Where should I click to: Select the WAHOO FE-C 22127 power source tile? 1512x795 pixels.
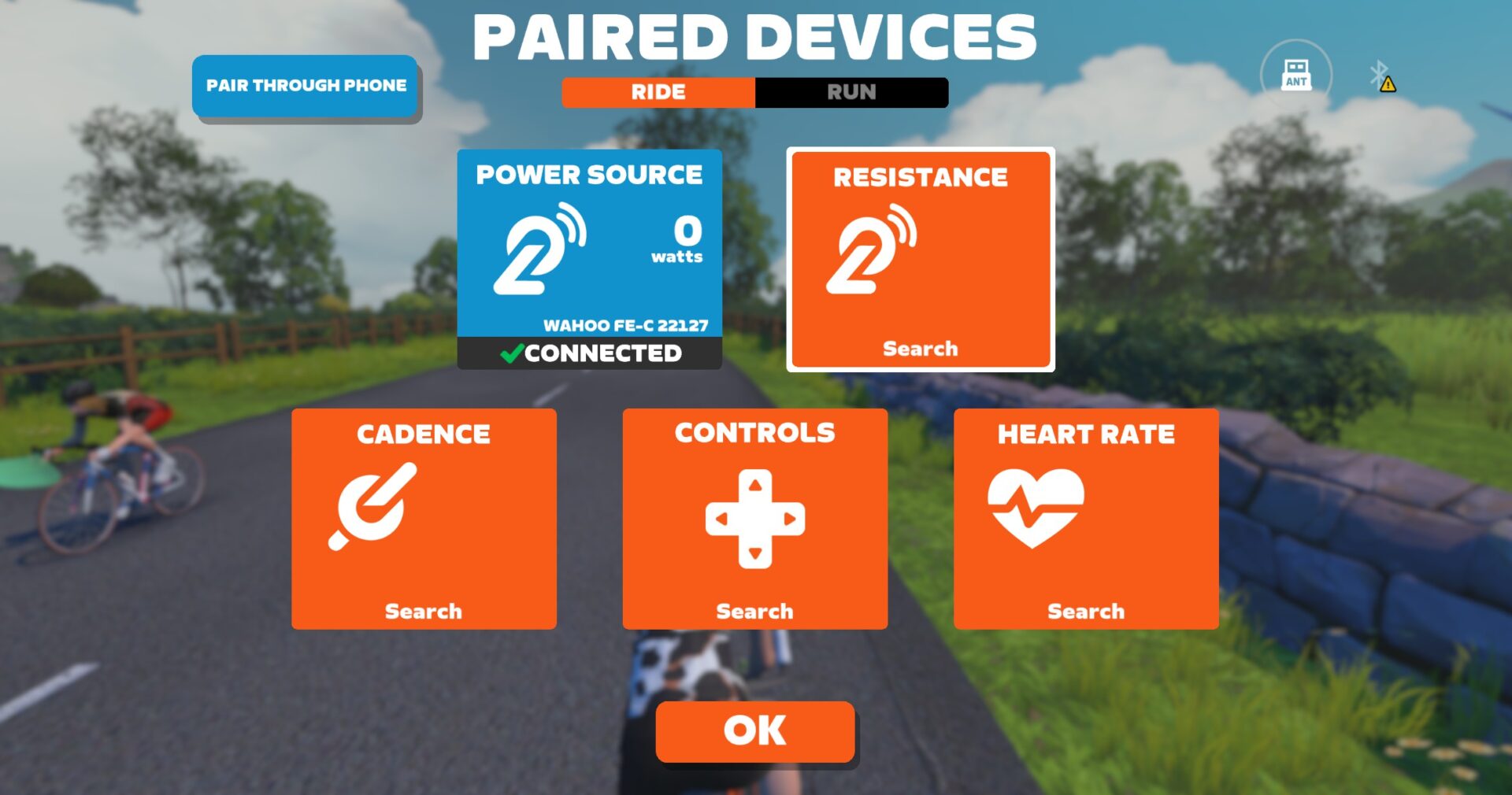(590, 252)
